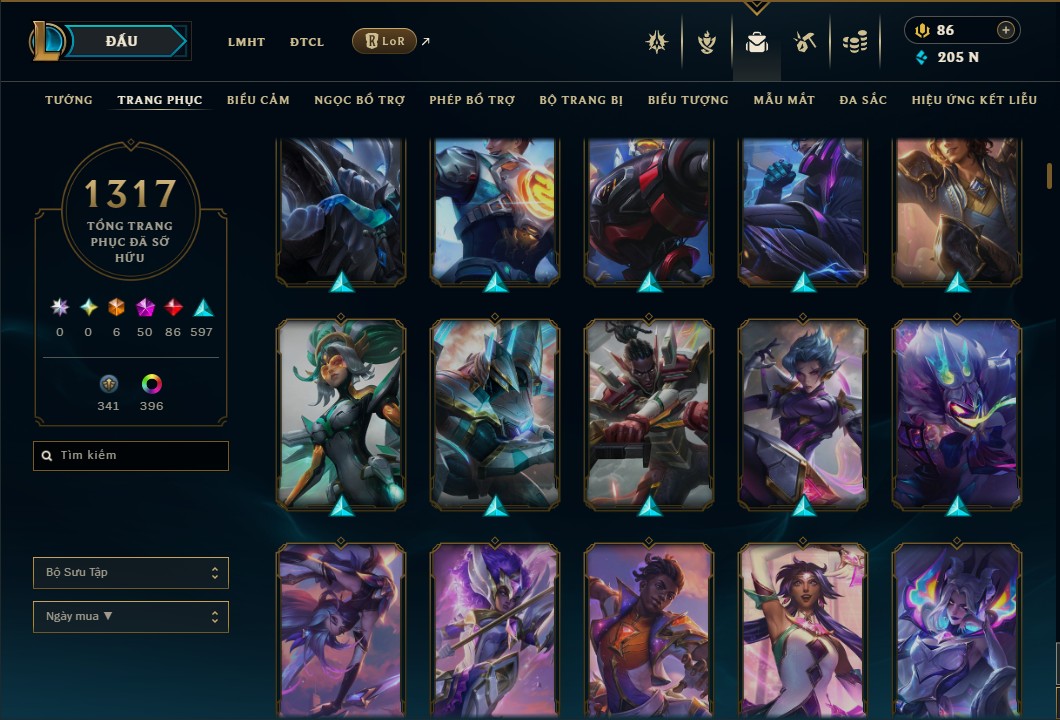This screenshot has height=720, width=1060.
Task: Open the MẪU MẮT wards tab
Action: click(784, 100)
